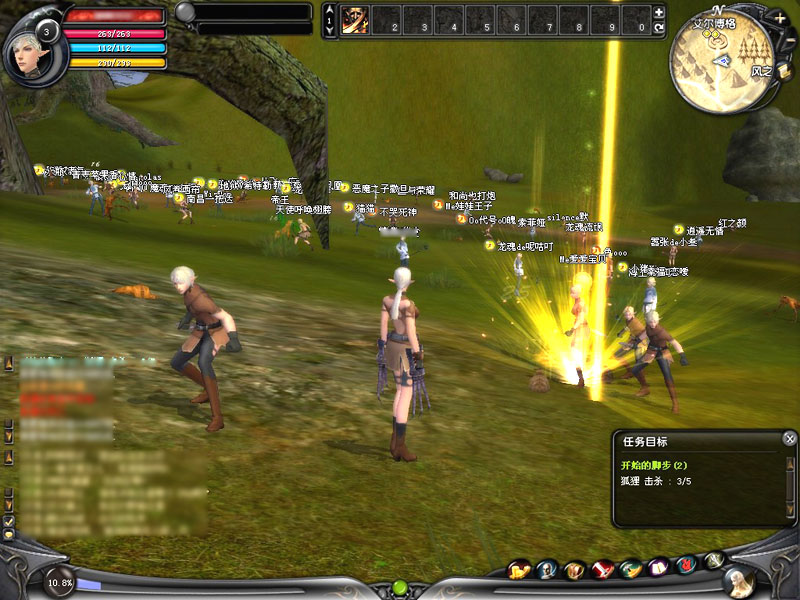
Task: Close the quest objective panel
Action: tap(790, 438)
